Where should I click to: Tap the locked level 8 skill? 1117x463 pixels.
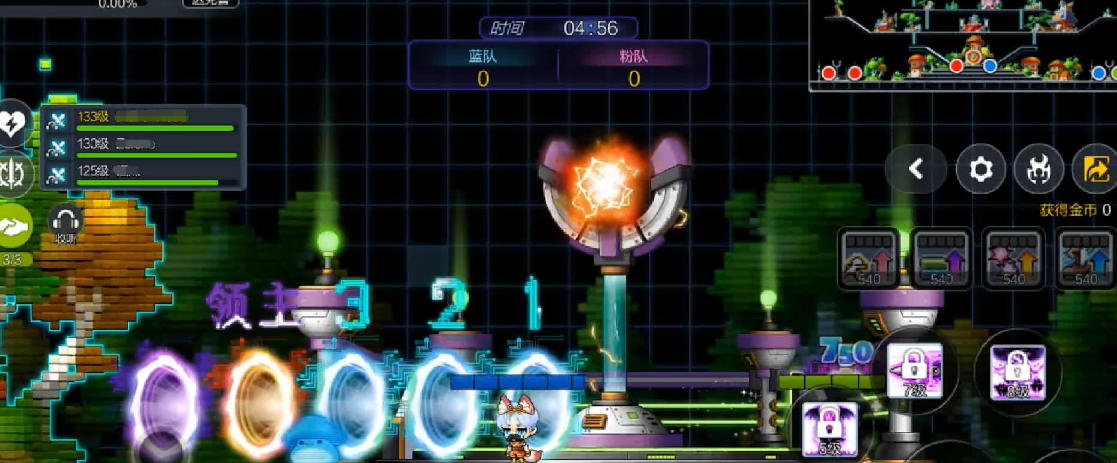[1017, 371]
